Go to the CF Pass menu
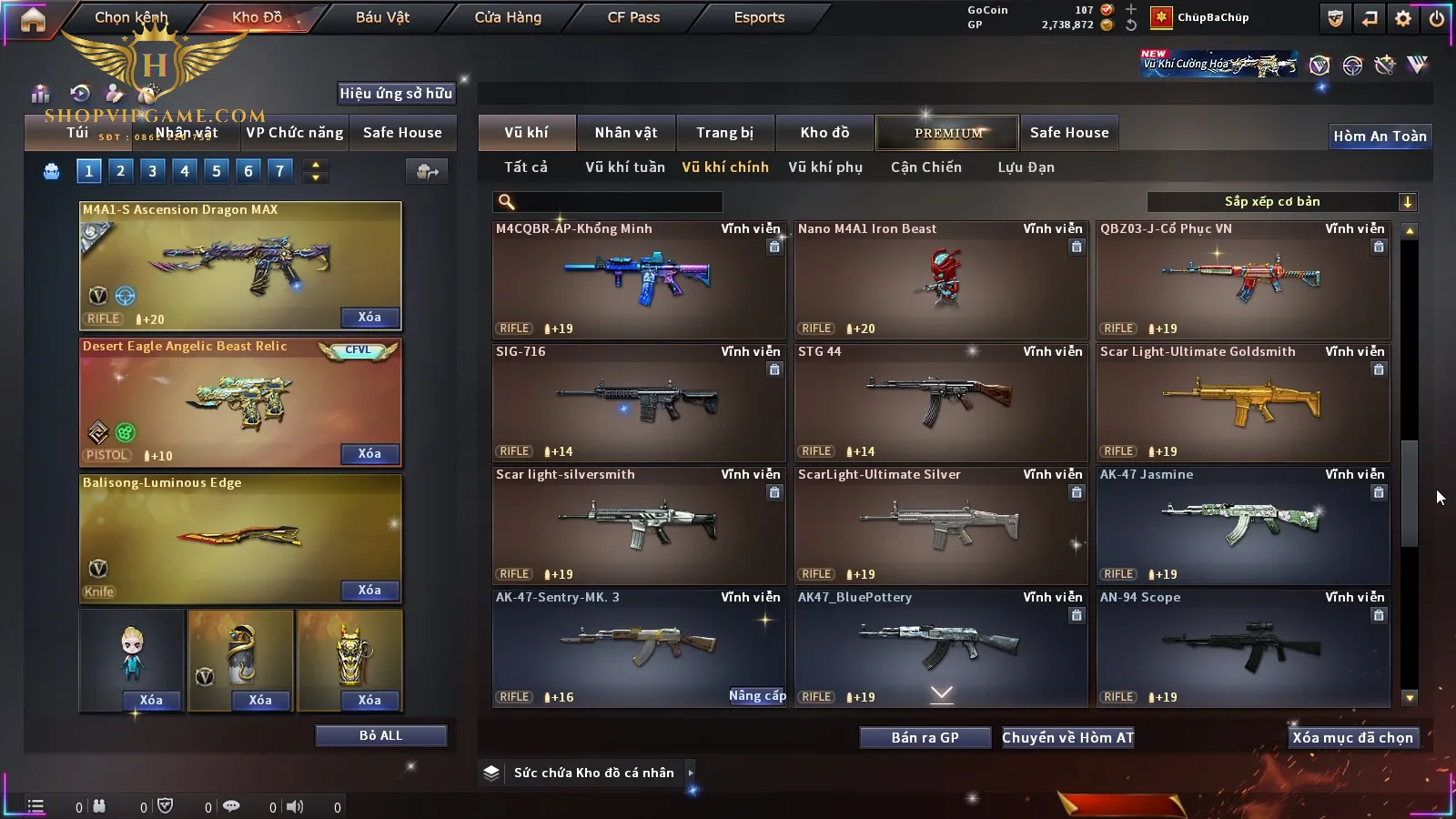This screenshot has height=819, width=1456. pyautogui.click(x=633, y=17)
